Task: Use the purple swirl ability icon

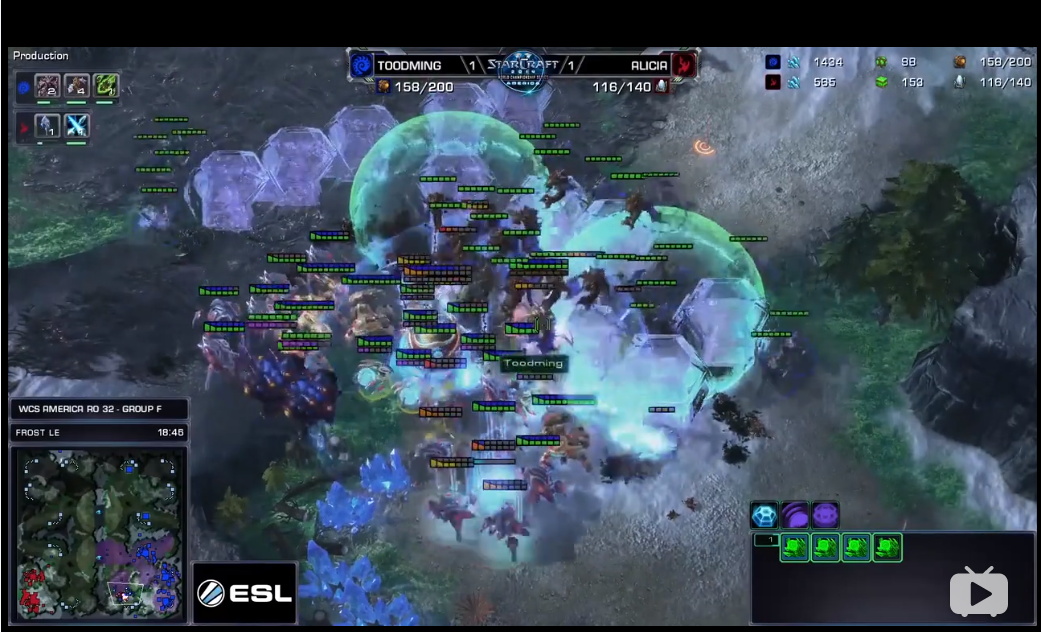Action: [x=795, y=516]
